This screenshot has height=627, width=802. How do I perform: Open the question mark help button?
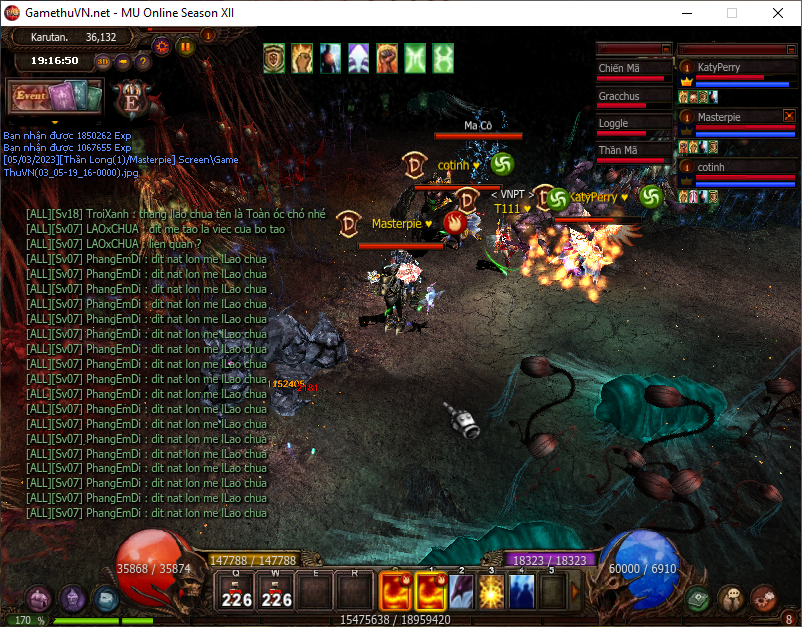142,61
